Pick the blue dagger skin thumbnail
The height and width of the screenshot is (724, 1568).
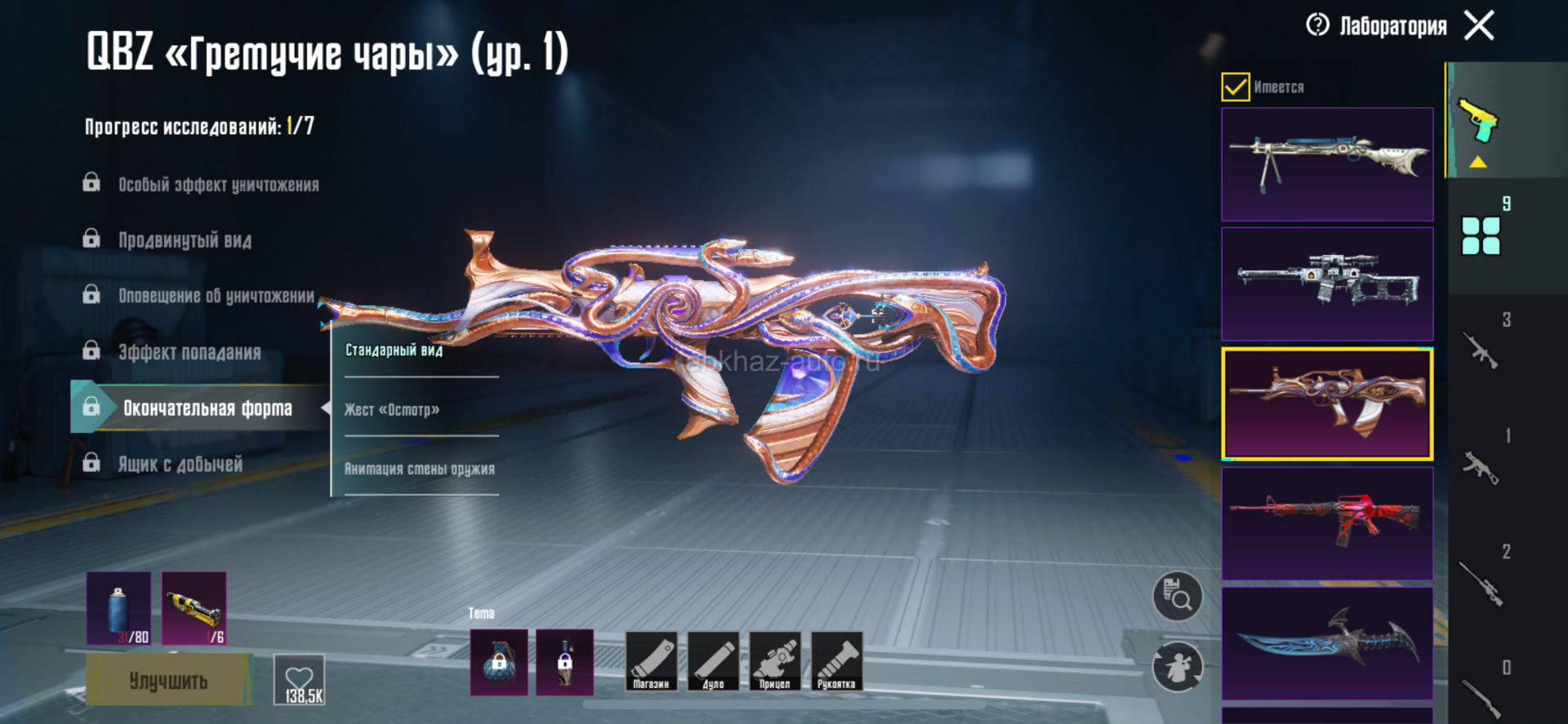[x=1327, y=643]
